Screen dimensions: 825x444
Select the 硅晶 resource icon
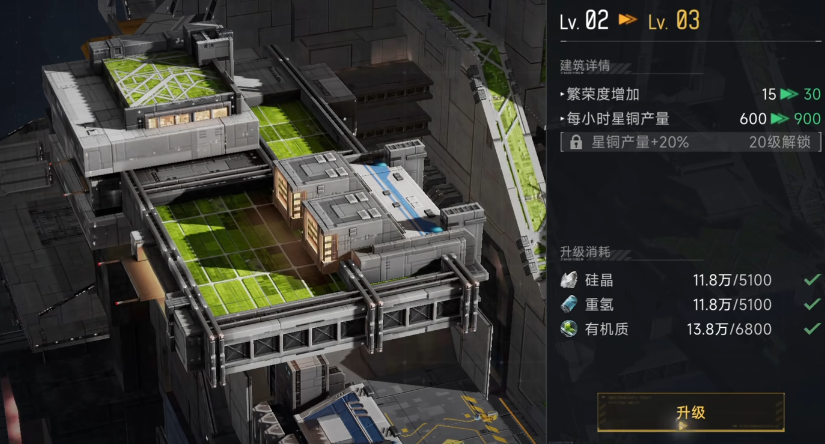coord(570,281)
